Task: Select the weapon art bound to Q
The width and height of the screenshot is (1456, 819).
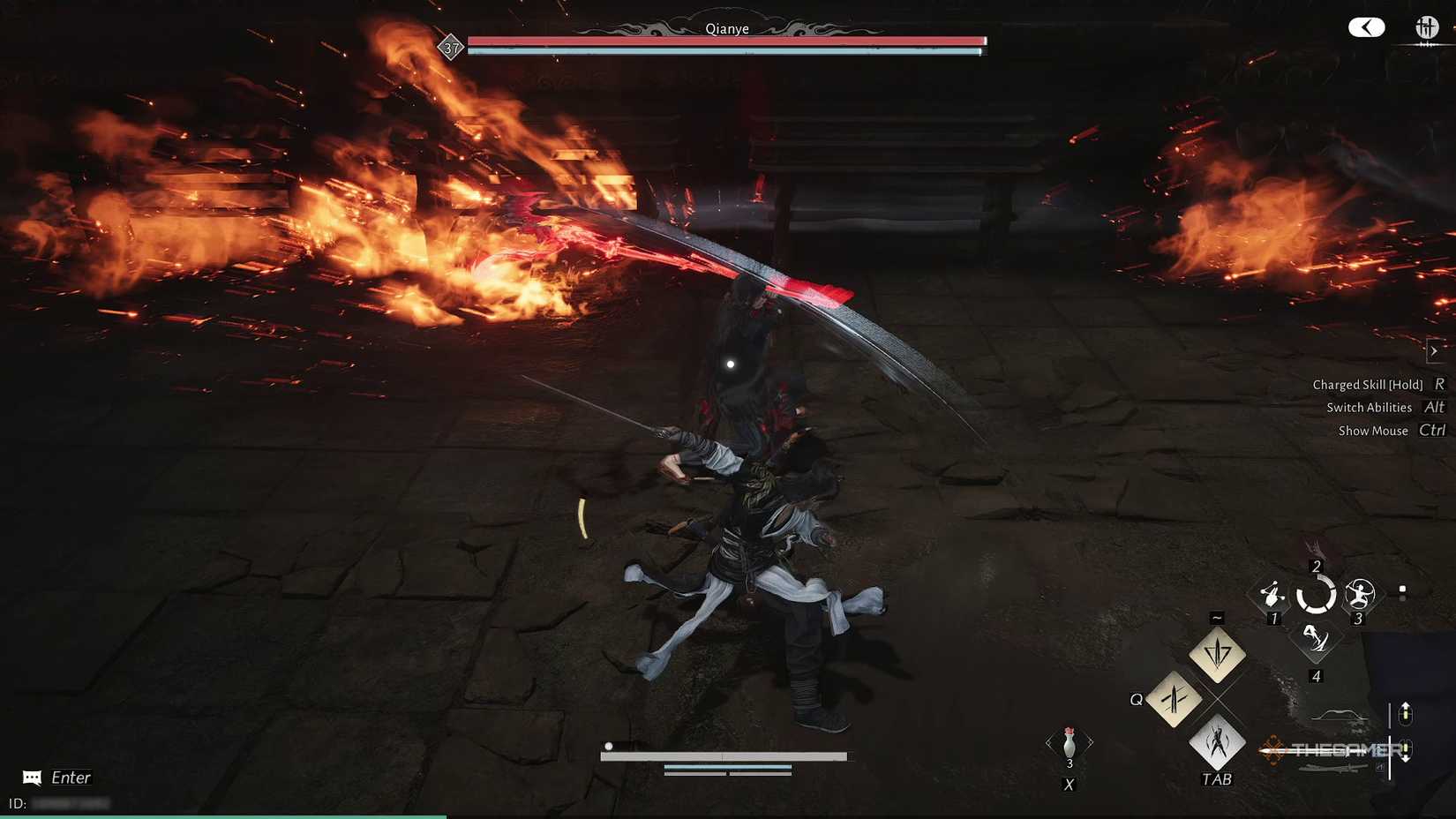Action: tap(1175, 699)
